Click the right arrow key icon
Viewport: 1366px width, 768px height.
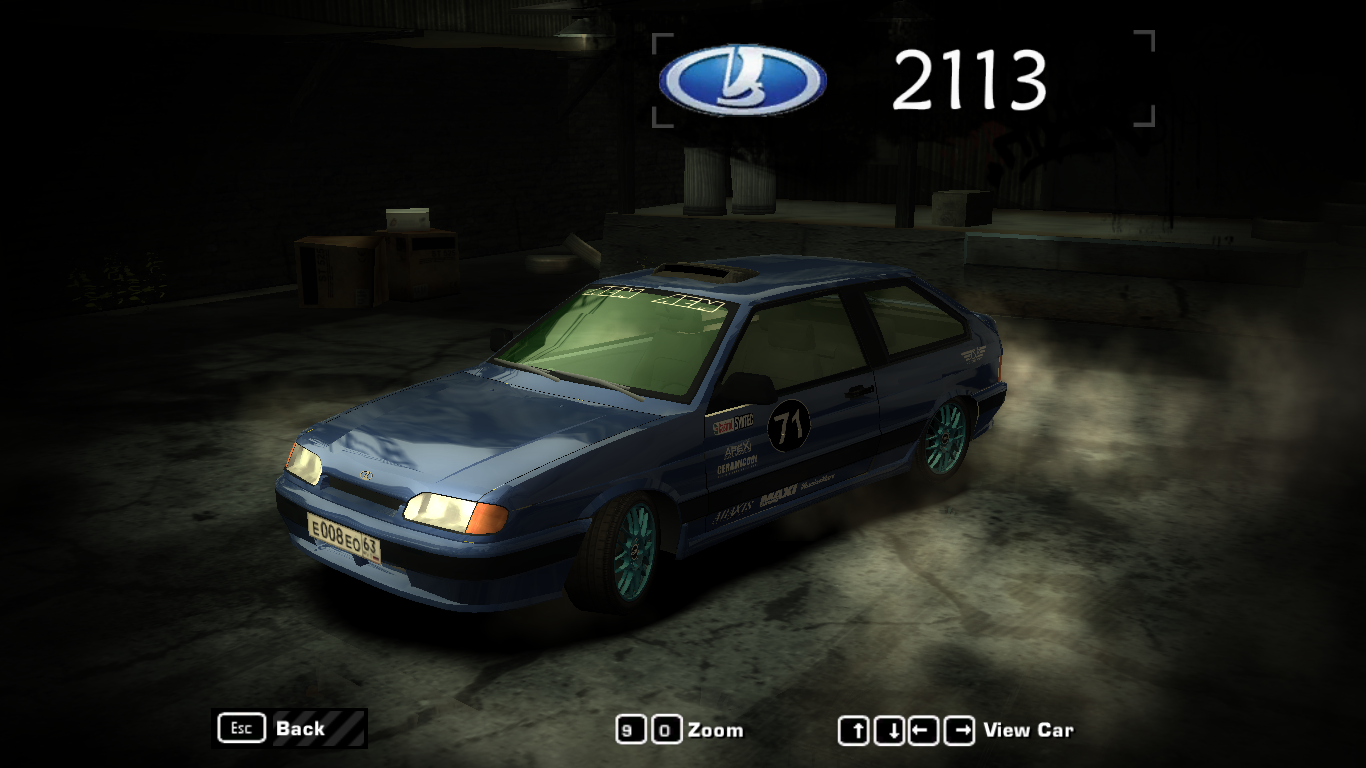click(959, 730)
